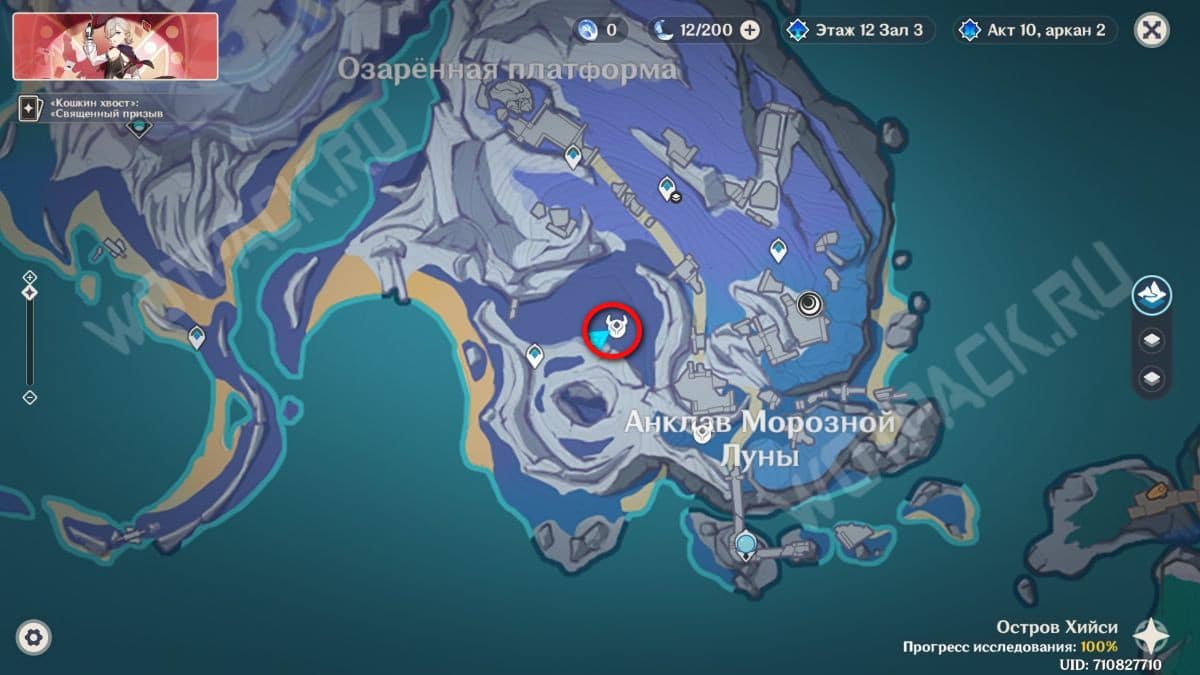Select the surface iceberg map layer button

[1152, 296]
